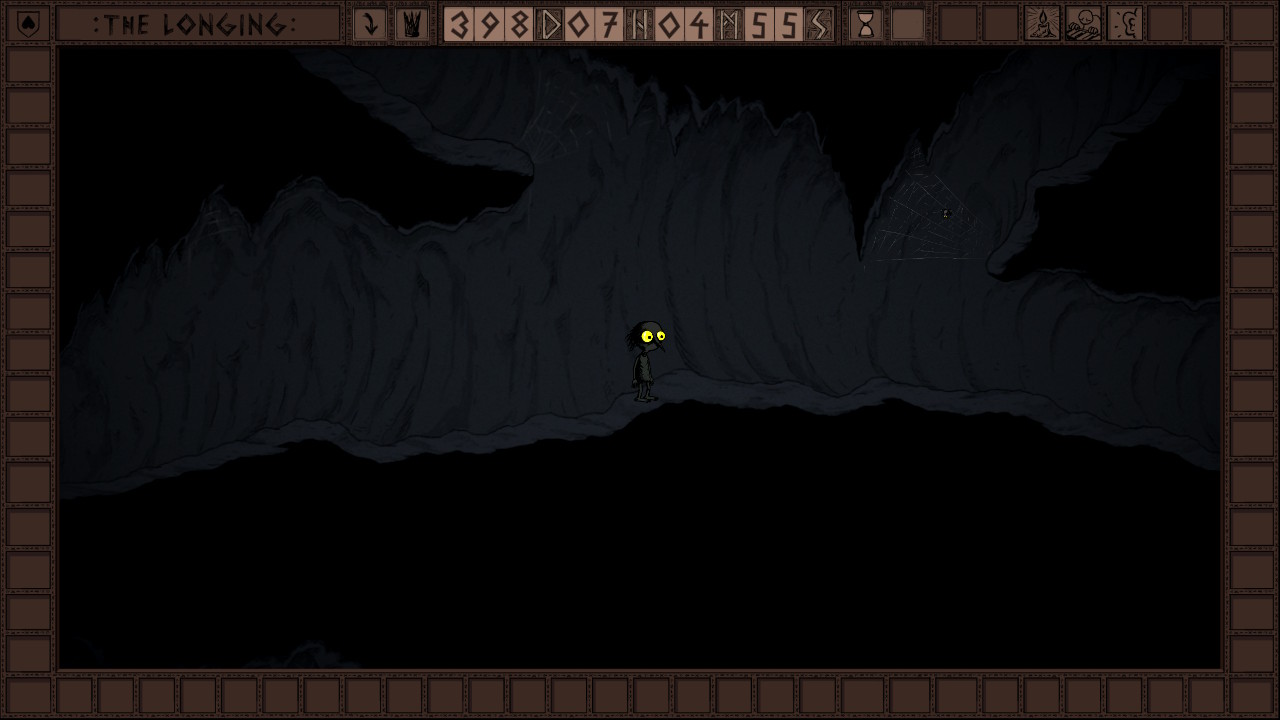Choose the ear listening icon

coord(1126,24)
